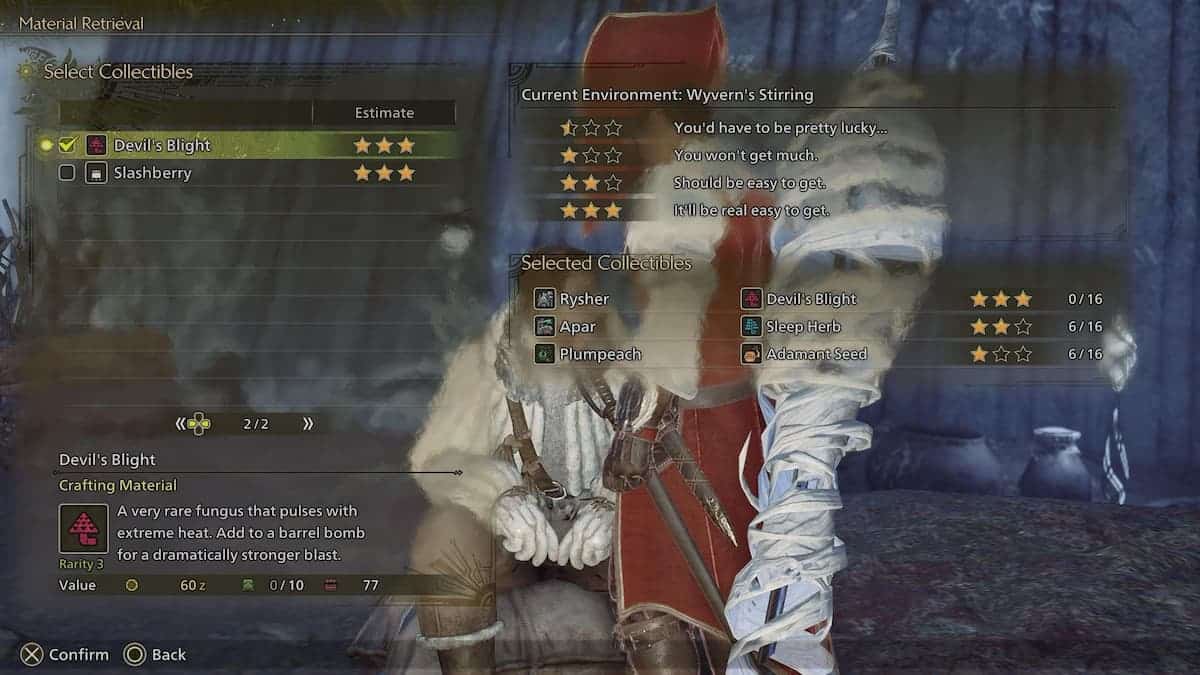Select Sleep Herb in Selected Collectibles
This screenshot has height=675, width=1200.
click(x=803, y=327)
